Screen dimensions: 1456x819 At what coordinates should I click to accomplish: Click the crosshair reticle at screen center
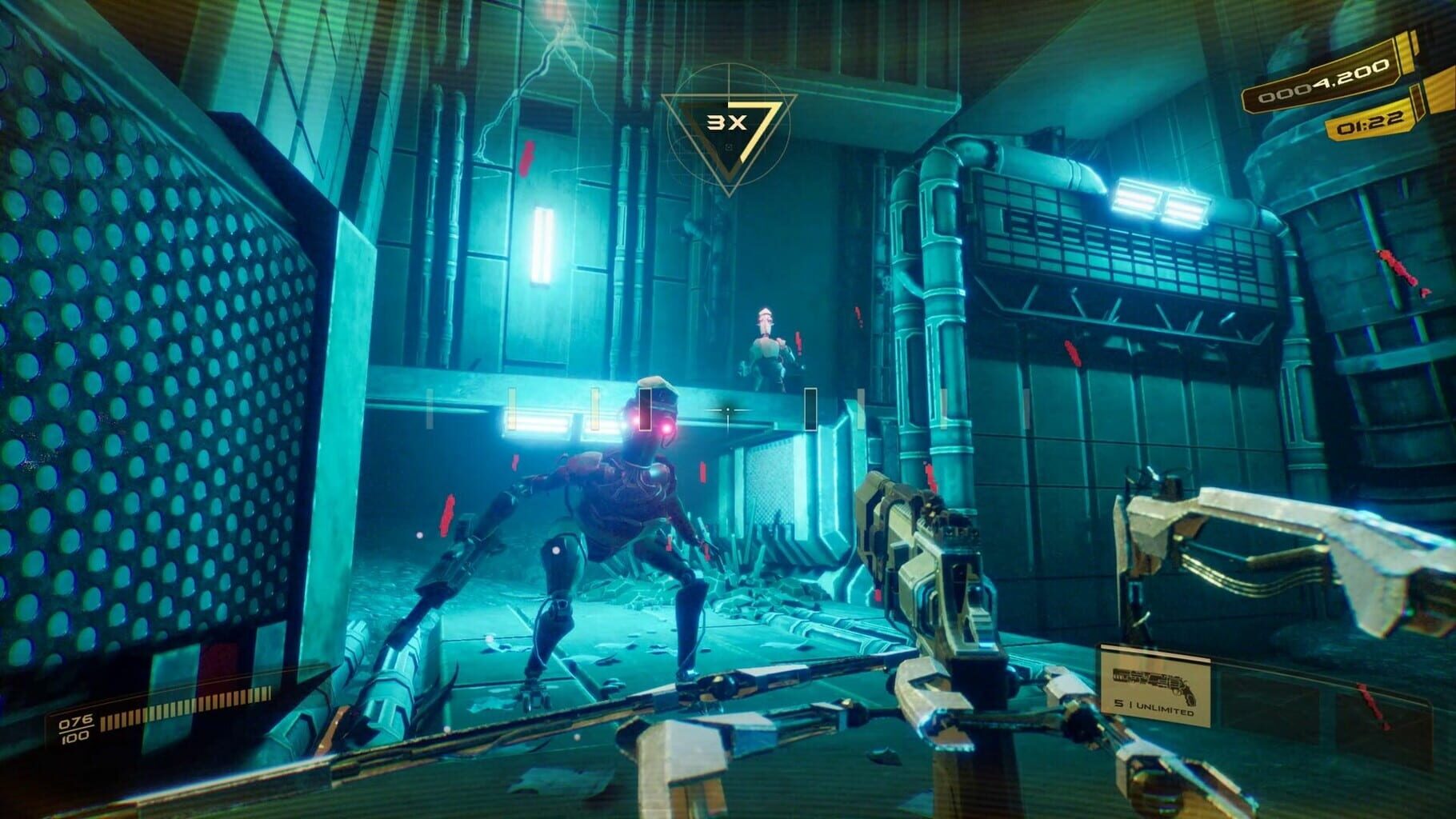[x=730, y=409]
